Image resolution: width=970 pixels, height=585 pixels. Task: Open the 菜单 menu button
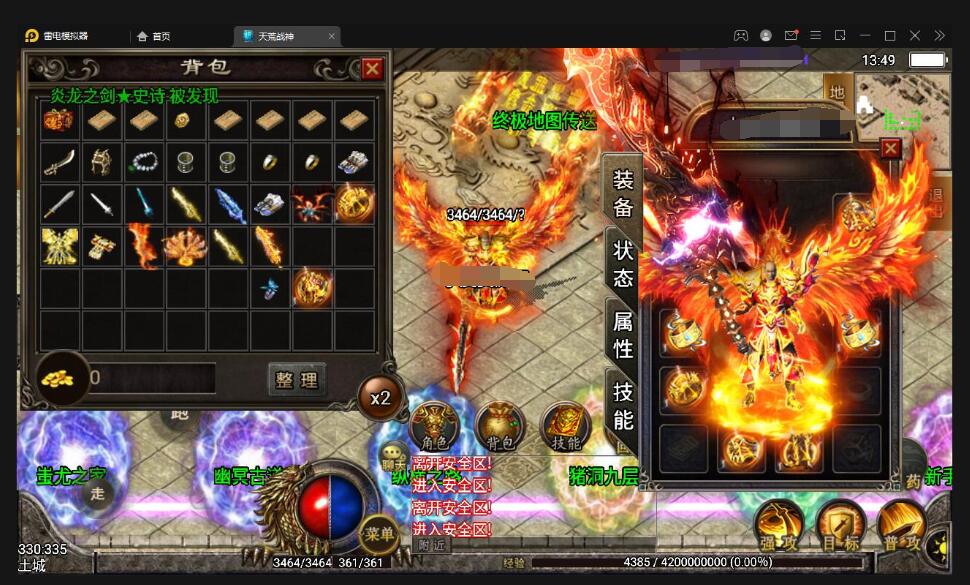pyautogui.click(x=380, y=534)
